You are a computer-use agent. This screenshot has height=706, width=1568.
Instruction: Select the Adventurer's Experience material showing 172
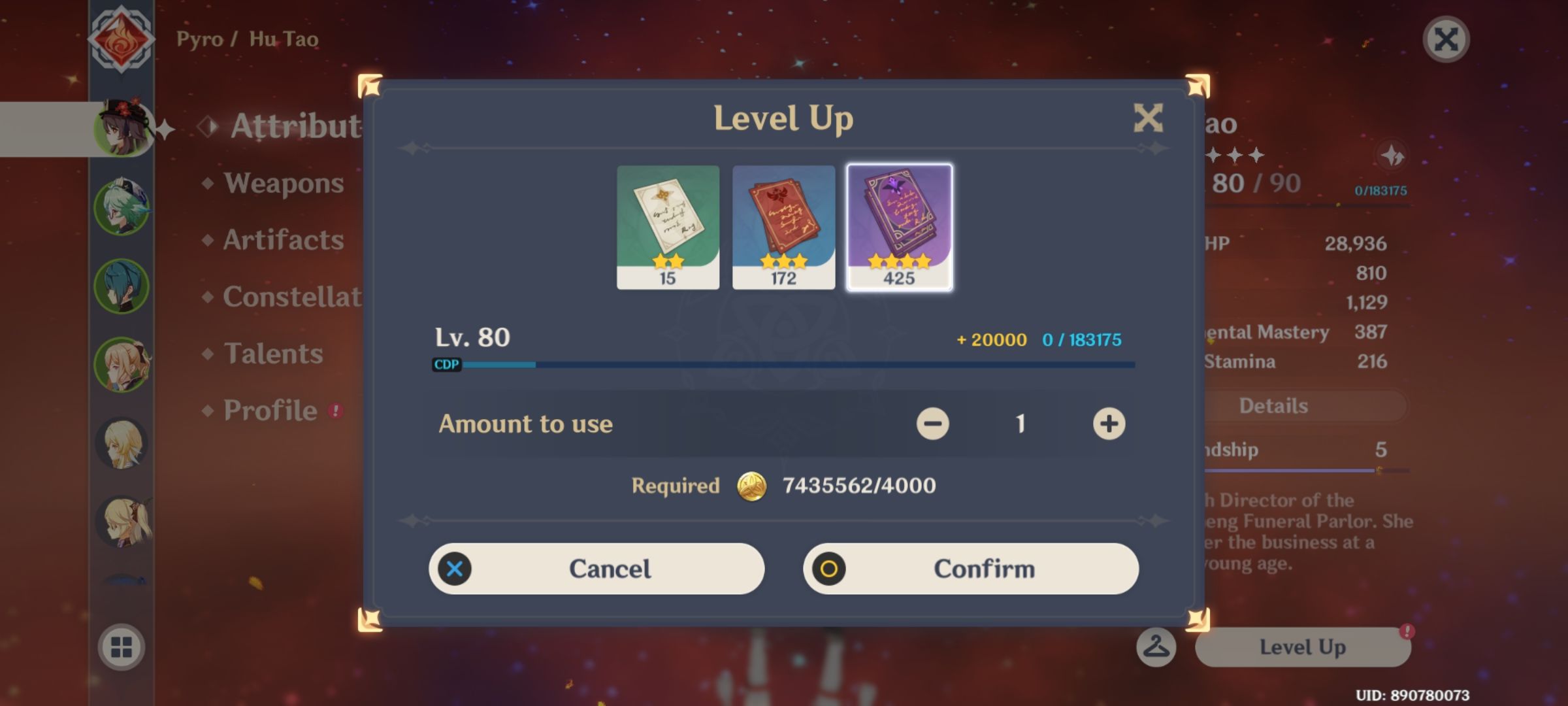click(x=783, y=227)
